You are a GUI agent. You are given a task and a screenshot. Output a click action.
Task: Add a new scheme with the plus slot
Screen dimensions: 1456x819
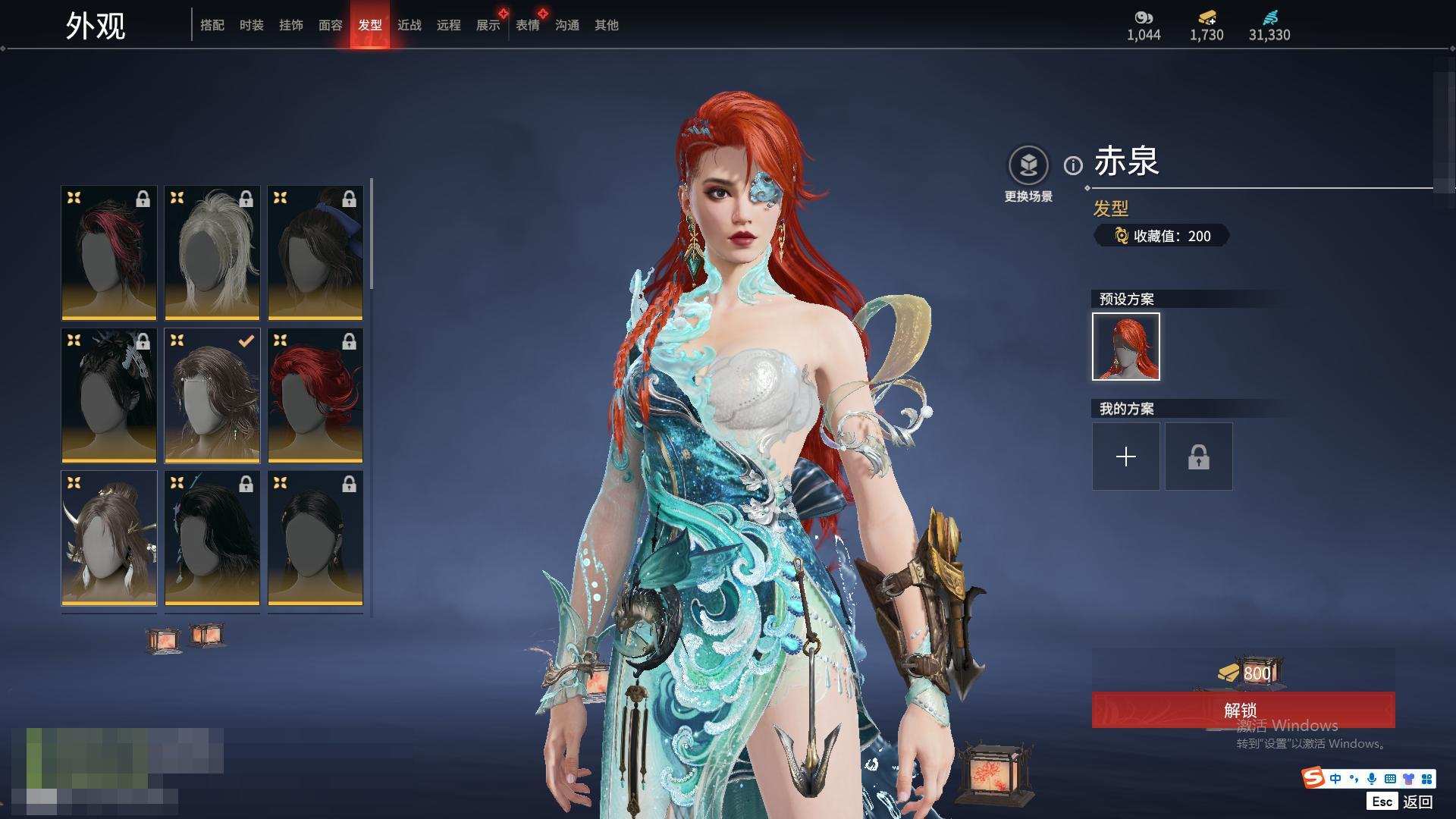tap(1126, 457)
